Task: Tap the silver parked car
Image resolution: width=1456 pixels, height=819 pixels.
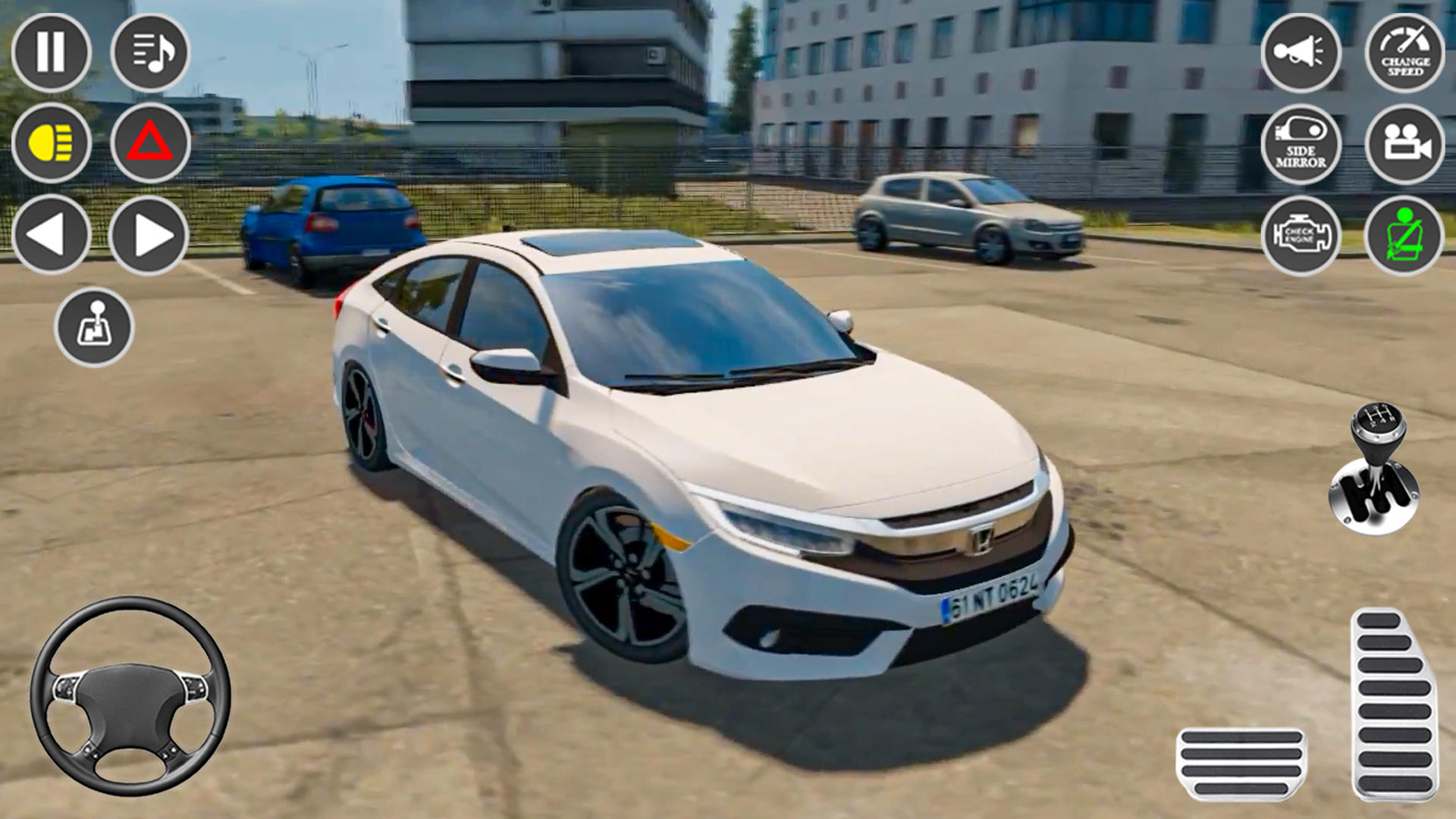Action: 971,216
